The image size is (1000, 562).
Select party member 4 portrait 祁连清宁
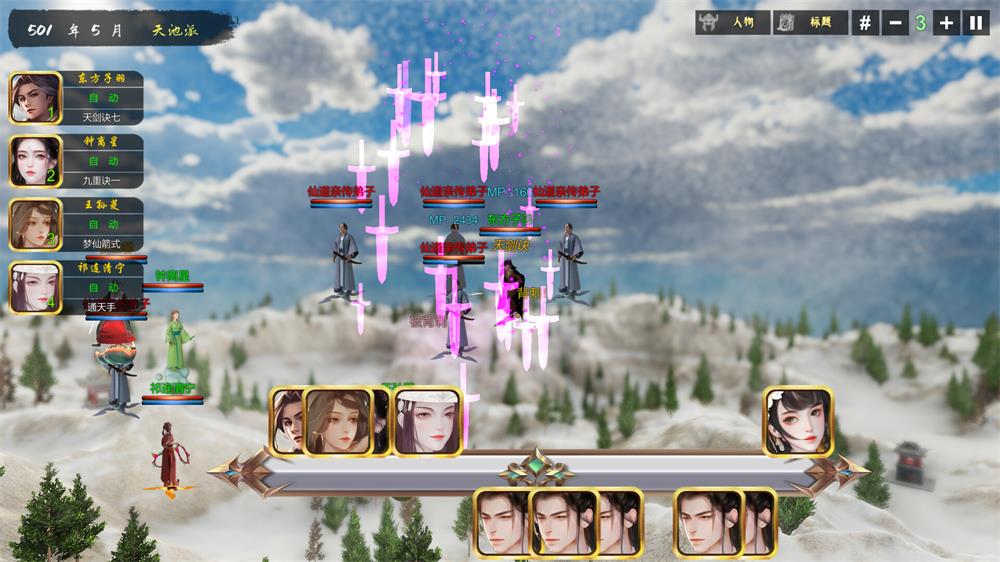pyautogui.click(x=35, y=287)
